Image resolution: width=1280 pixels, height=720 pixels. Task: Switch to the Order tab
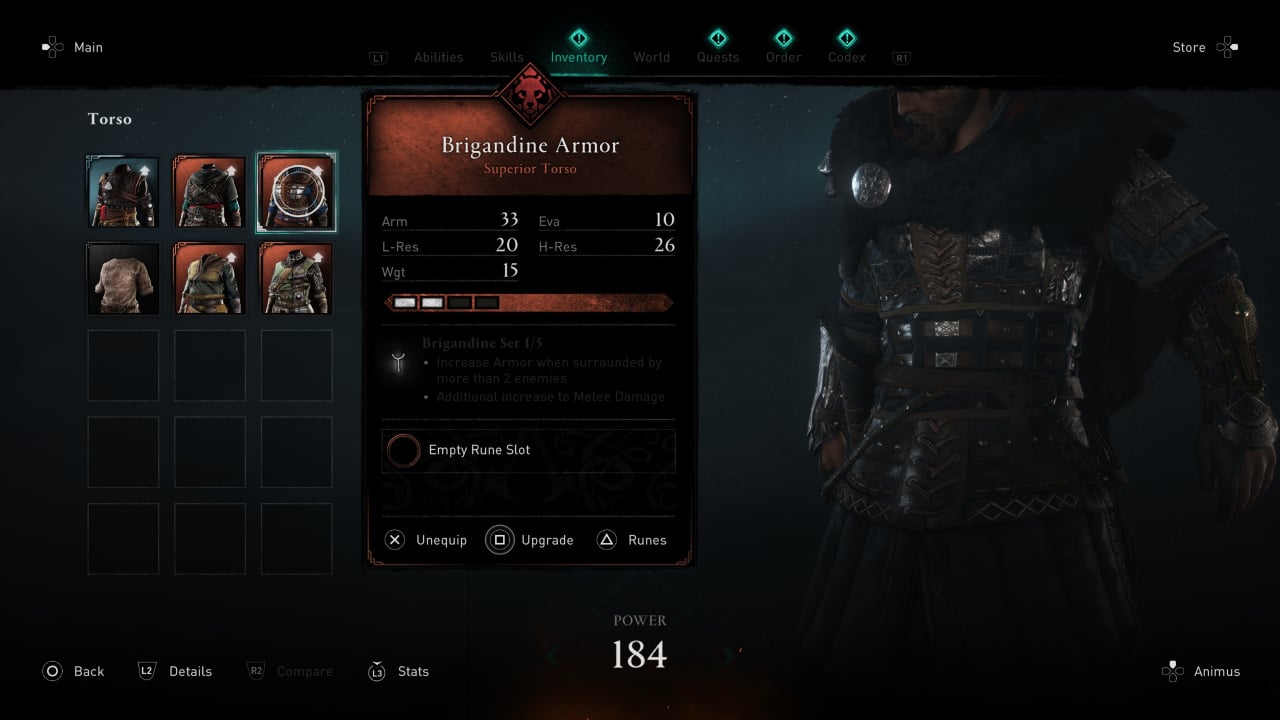coord(783,57)
